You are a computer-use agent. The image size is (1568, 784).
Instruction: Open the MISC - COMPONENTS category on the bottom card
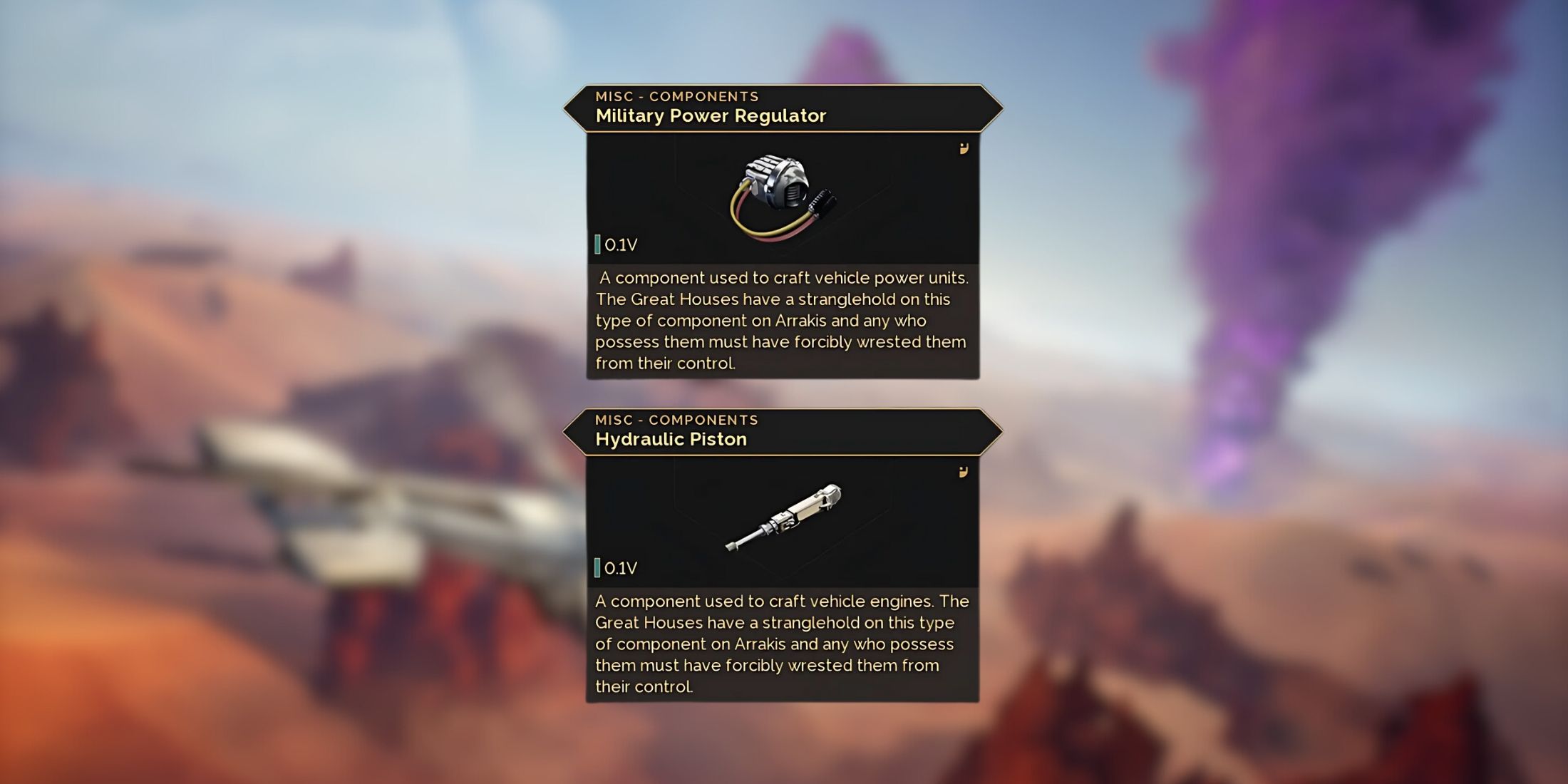pos(676,420)
